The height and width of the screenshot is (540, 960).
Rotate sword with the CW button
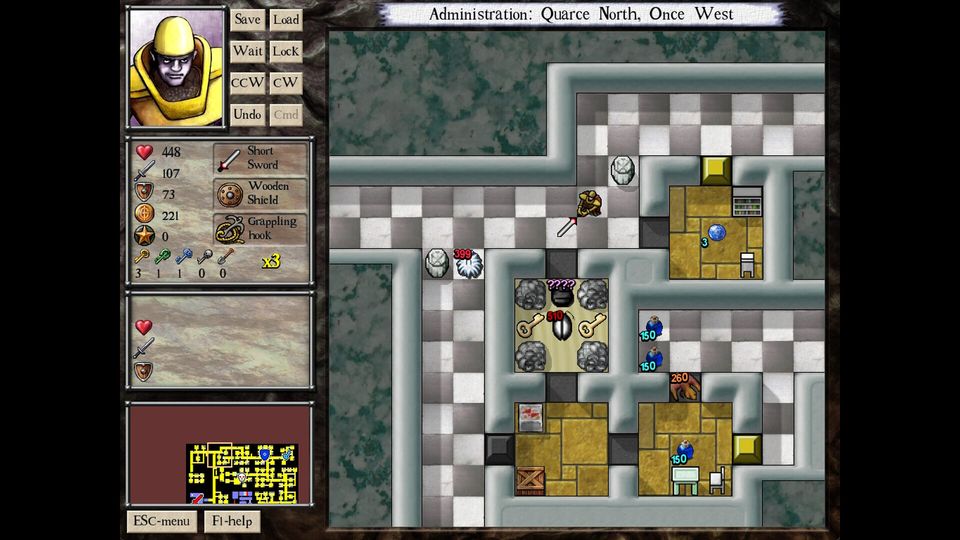point(286,83)
